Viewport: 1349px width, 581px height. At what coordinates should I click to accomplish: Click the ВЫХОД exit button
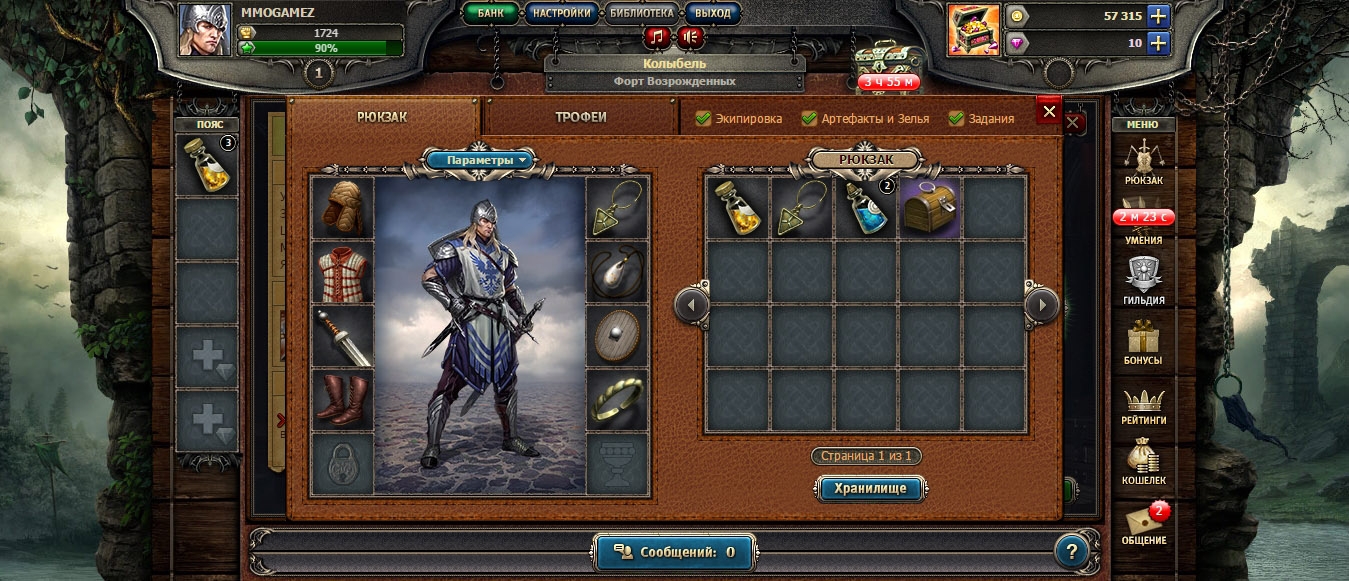(713, 14)
